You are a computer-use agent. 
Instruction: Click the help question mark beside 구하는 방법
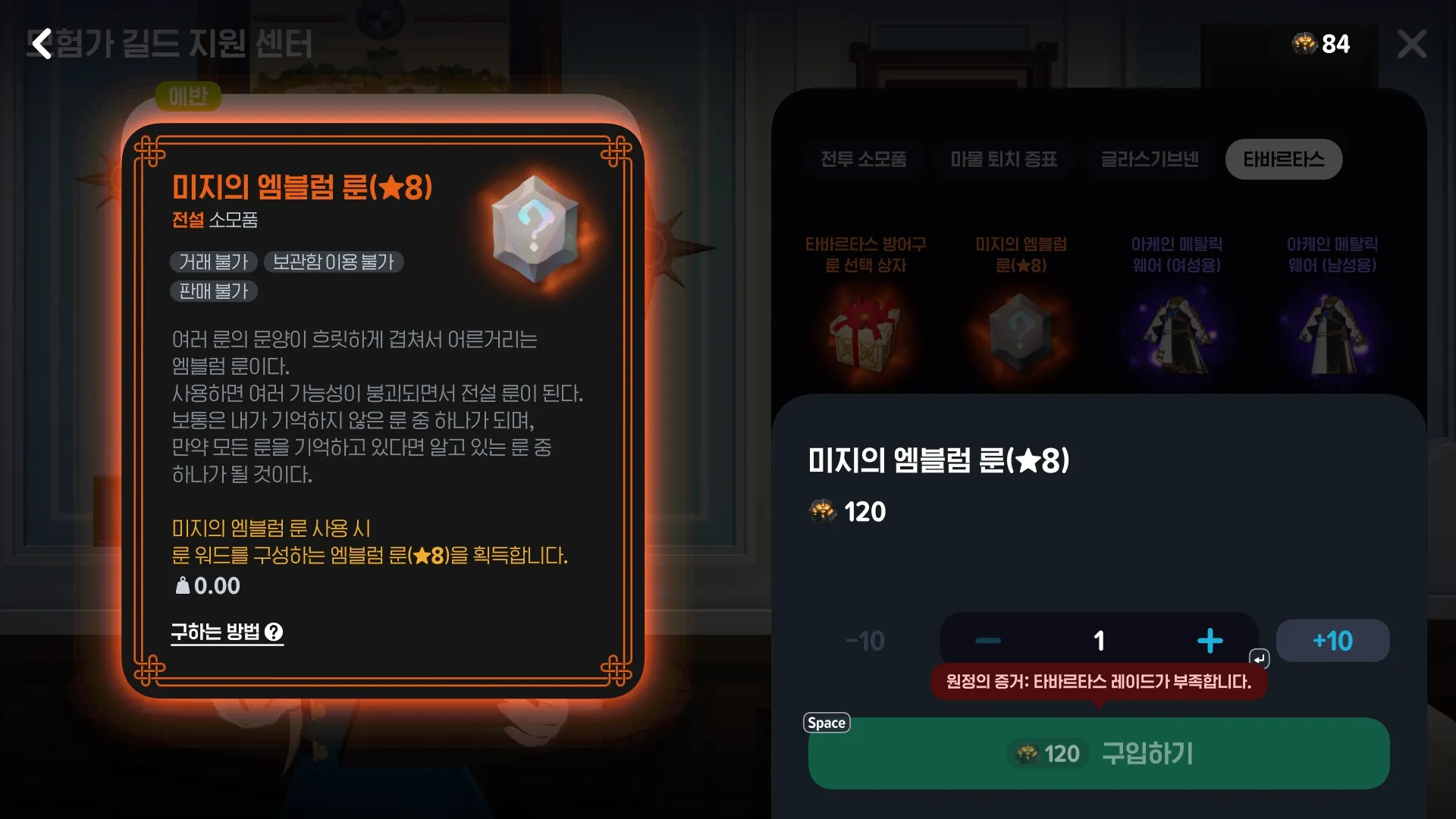[275, 632]
